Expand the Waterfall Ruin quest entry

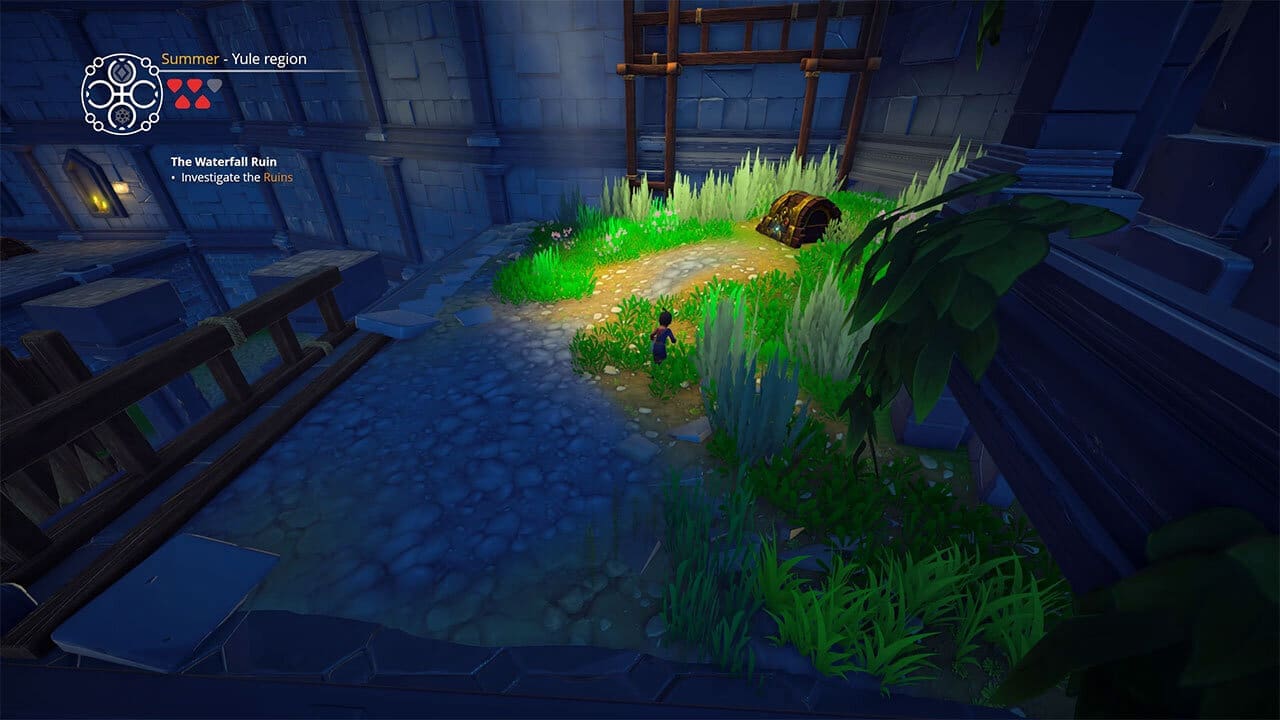pos(223,162)
